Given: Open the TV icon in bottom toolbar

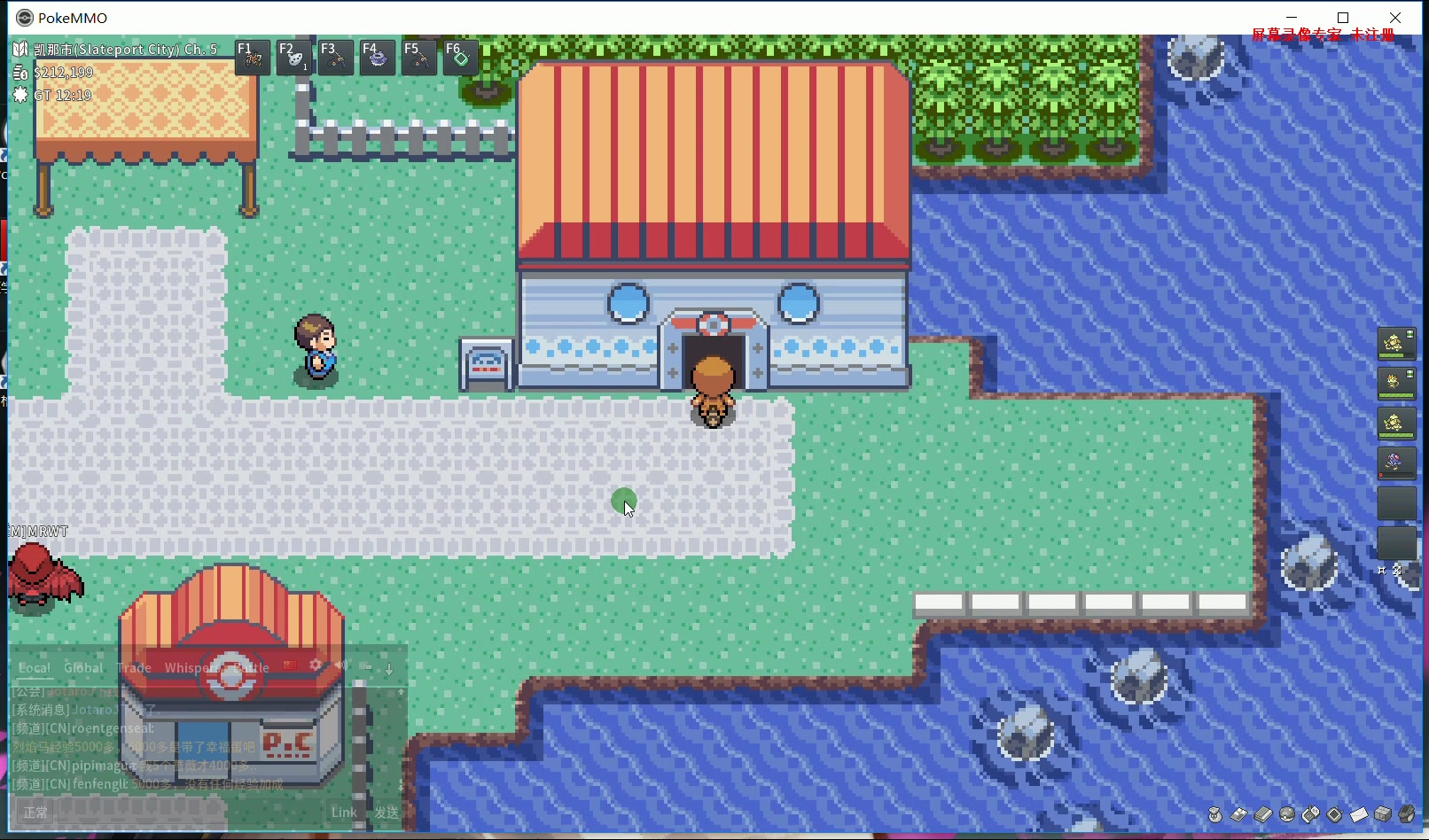Looking at the screenshot, I should tap(1334, 813).
